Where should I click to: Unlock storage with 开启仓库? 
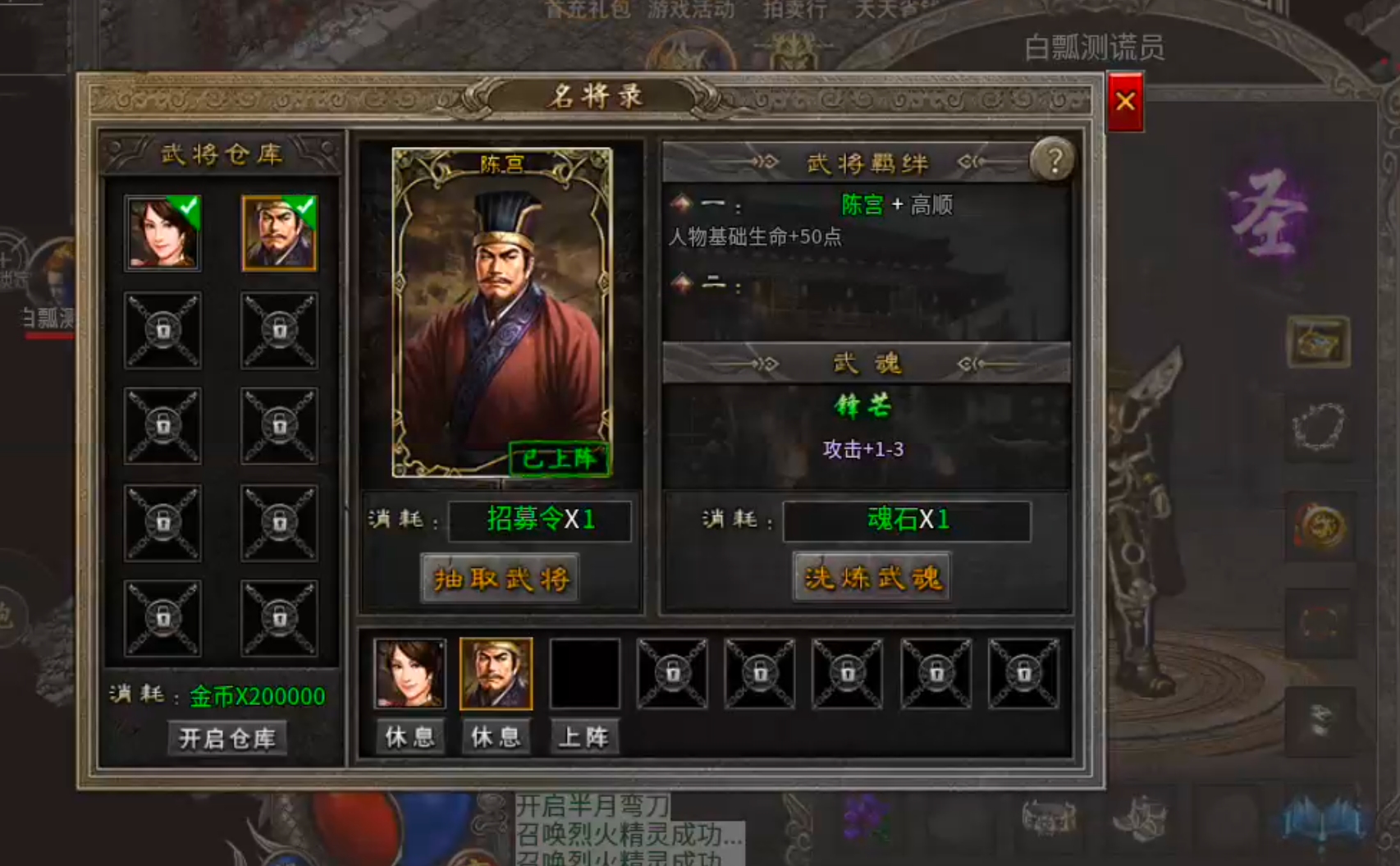[227, 738]
